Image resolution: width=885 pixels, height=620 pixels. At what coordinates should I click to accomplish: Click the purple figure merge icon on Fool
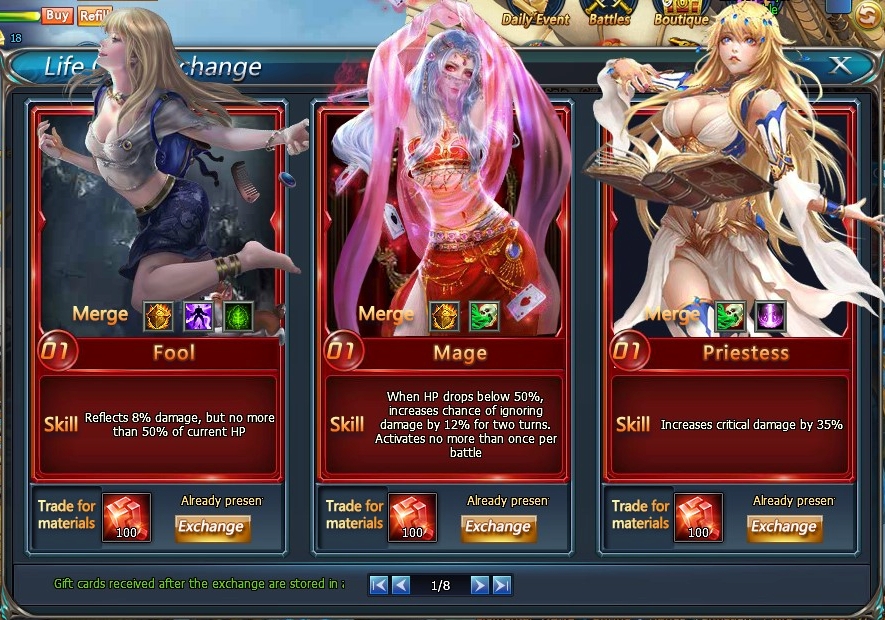(199, 316)
